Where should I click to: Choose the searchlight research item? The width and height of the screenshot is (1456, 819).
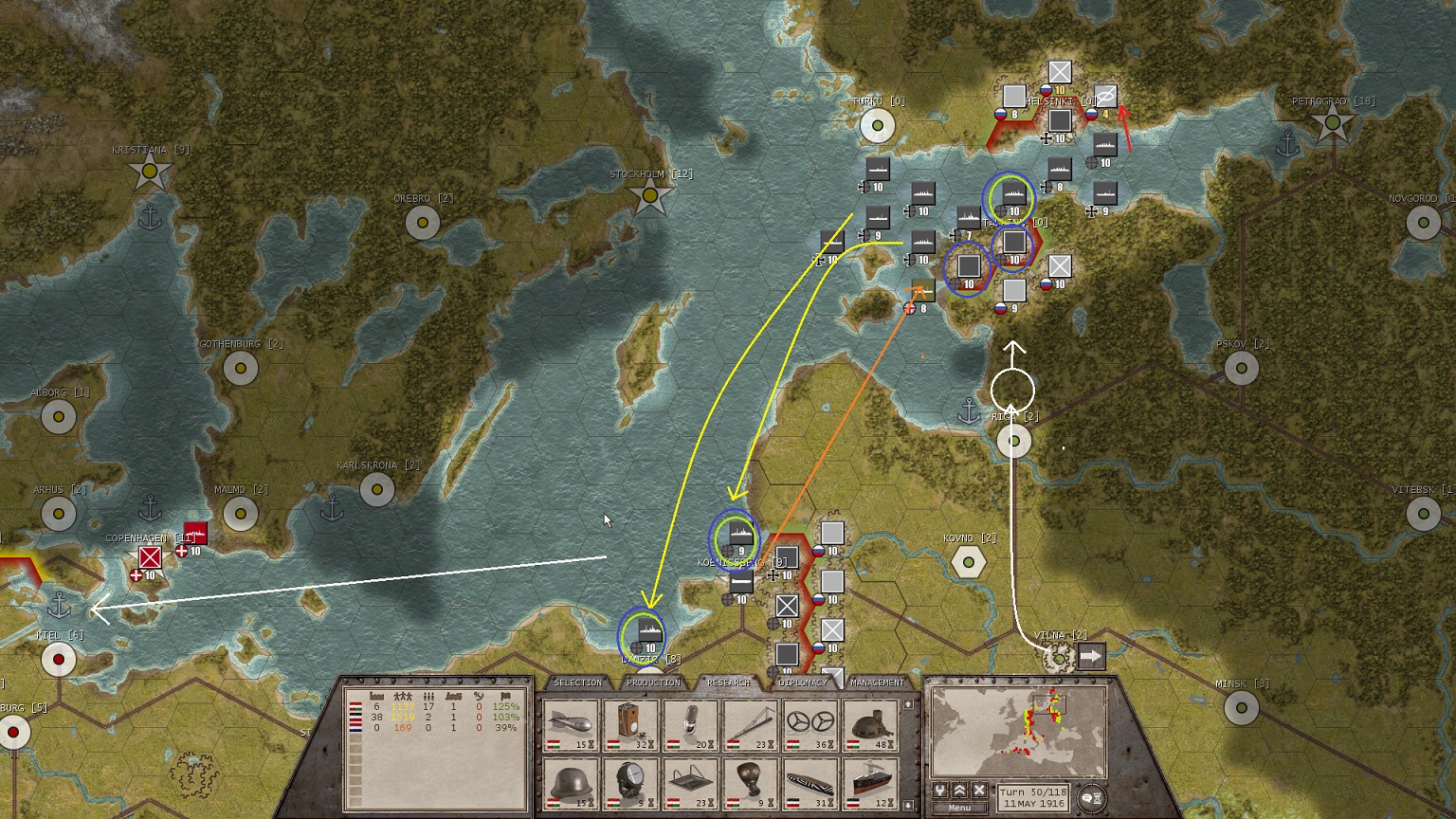[631, 783]
